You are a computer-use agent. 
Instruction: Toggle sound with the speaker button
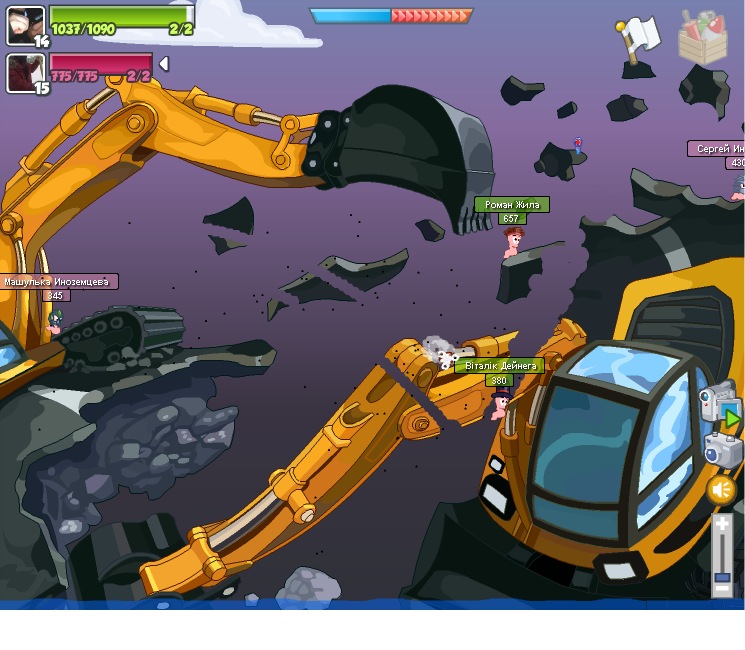(x=721, y=489)
